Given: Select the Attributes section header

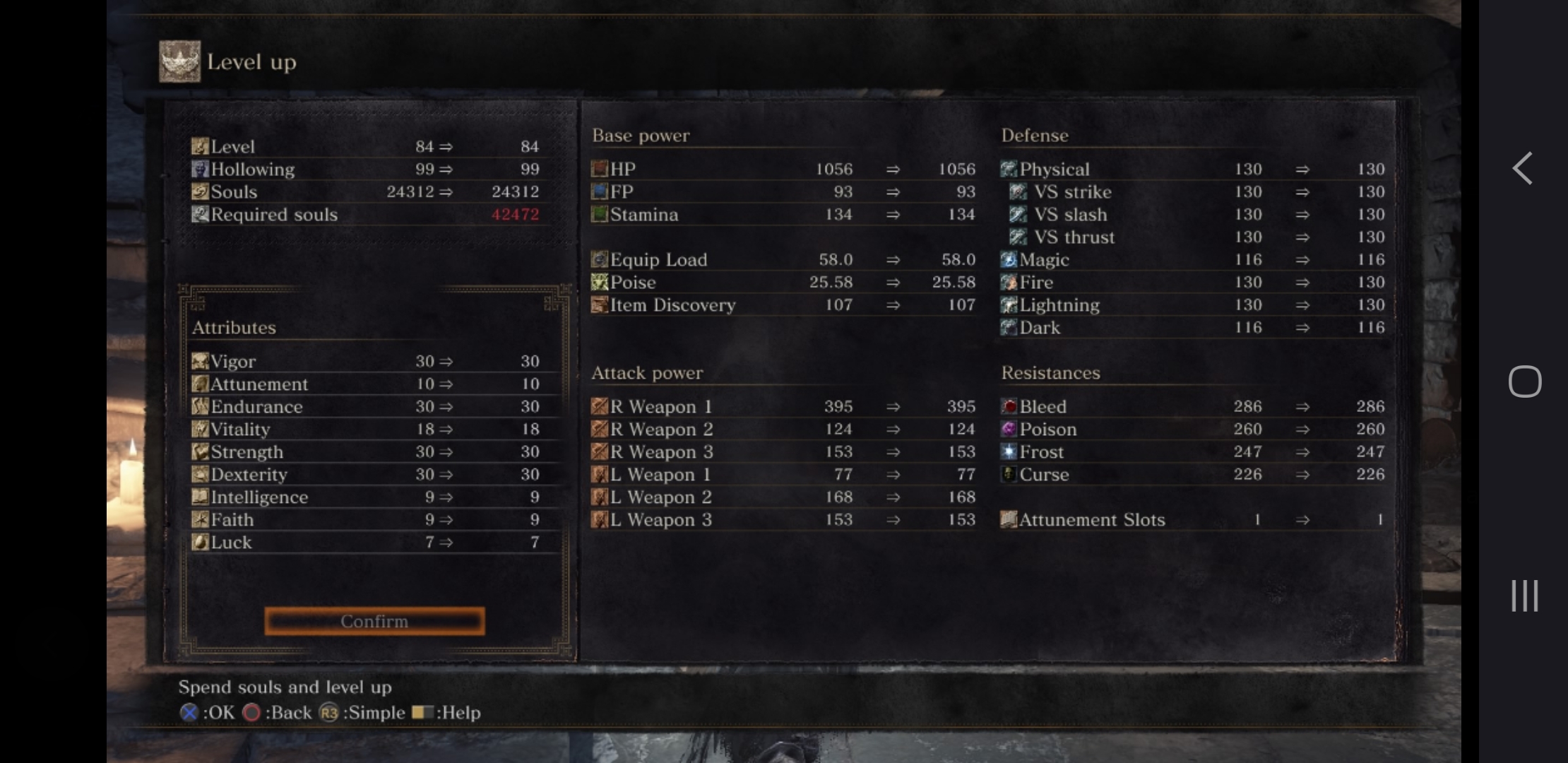Looking at the screenshot, I should point(233,327).
